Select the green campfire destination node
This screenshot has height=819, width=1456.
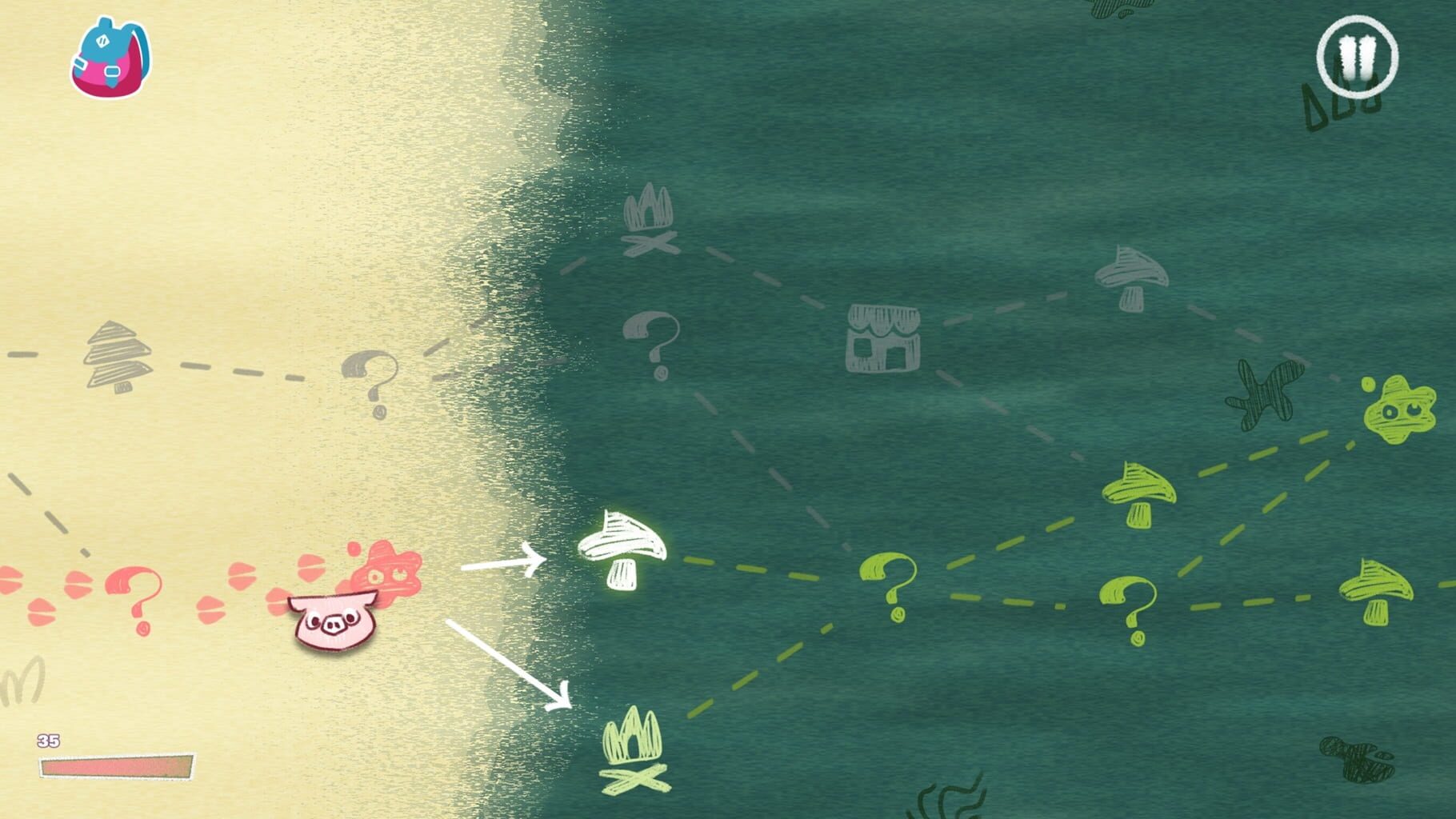coord(632,760)
